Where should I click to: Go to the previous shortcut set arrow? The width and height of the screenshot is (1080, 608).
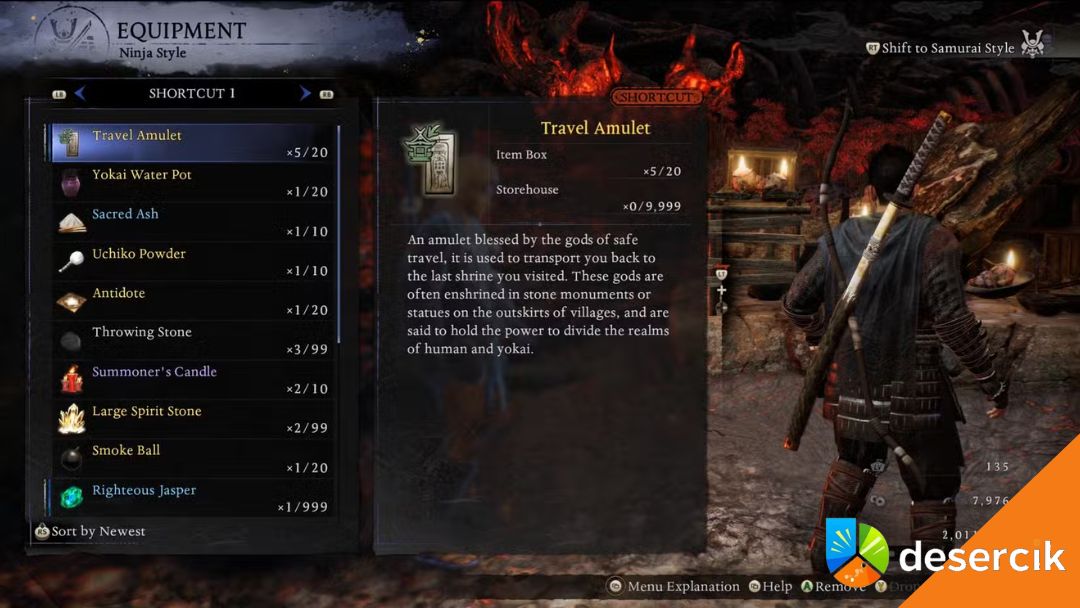point(80,93)
